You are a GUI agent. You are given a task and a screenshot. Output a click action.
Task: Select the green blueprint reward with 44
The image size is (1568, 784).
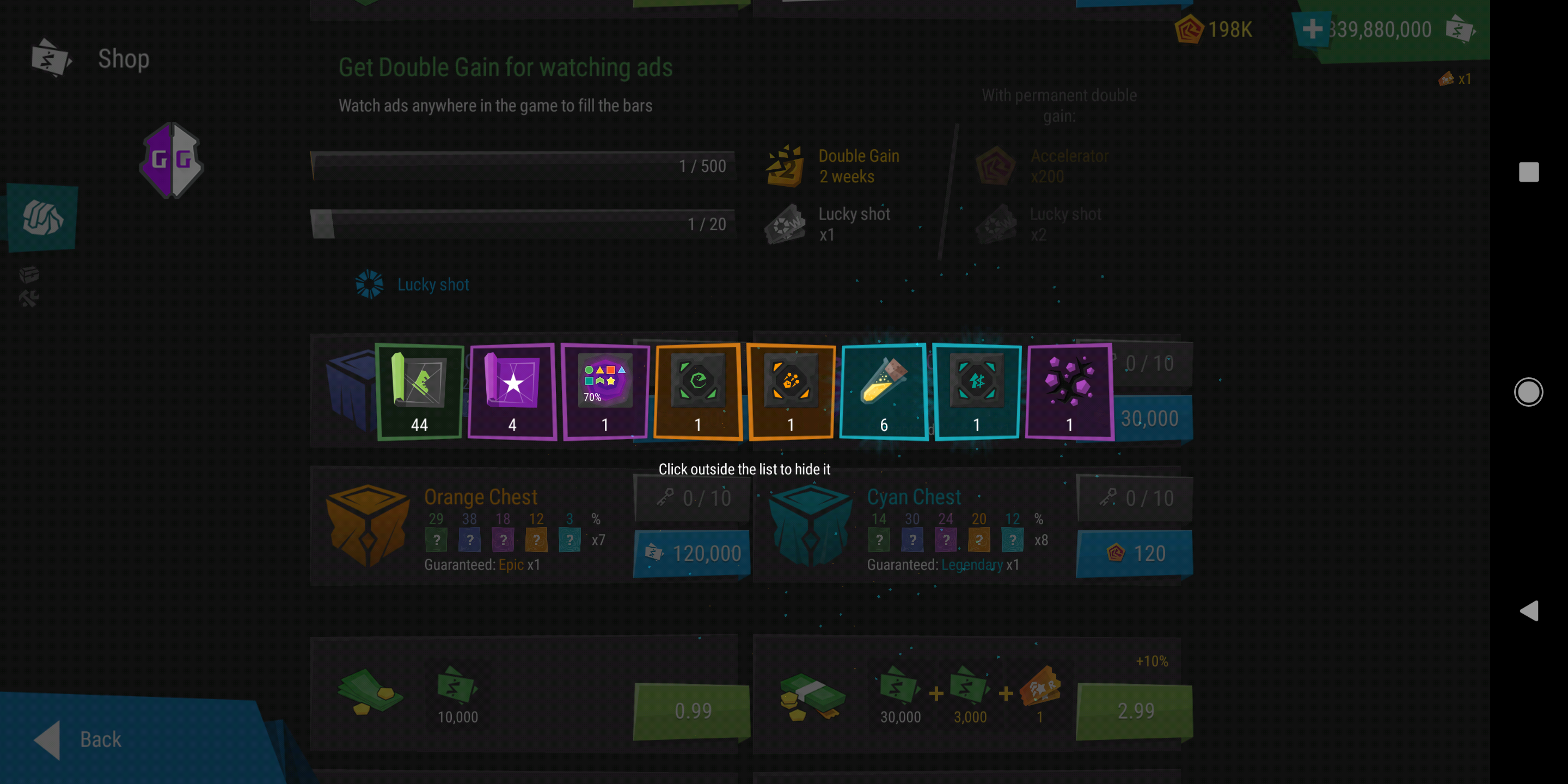[x=419, y=391]
